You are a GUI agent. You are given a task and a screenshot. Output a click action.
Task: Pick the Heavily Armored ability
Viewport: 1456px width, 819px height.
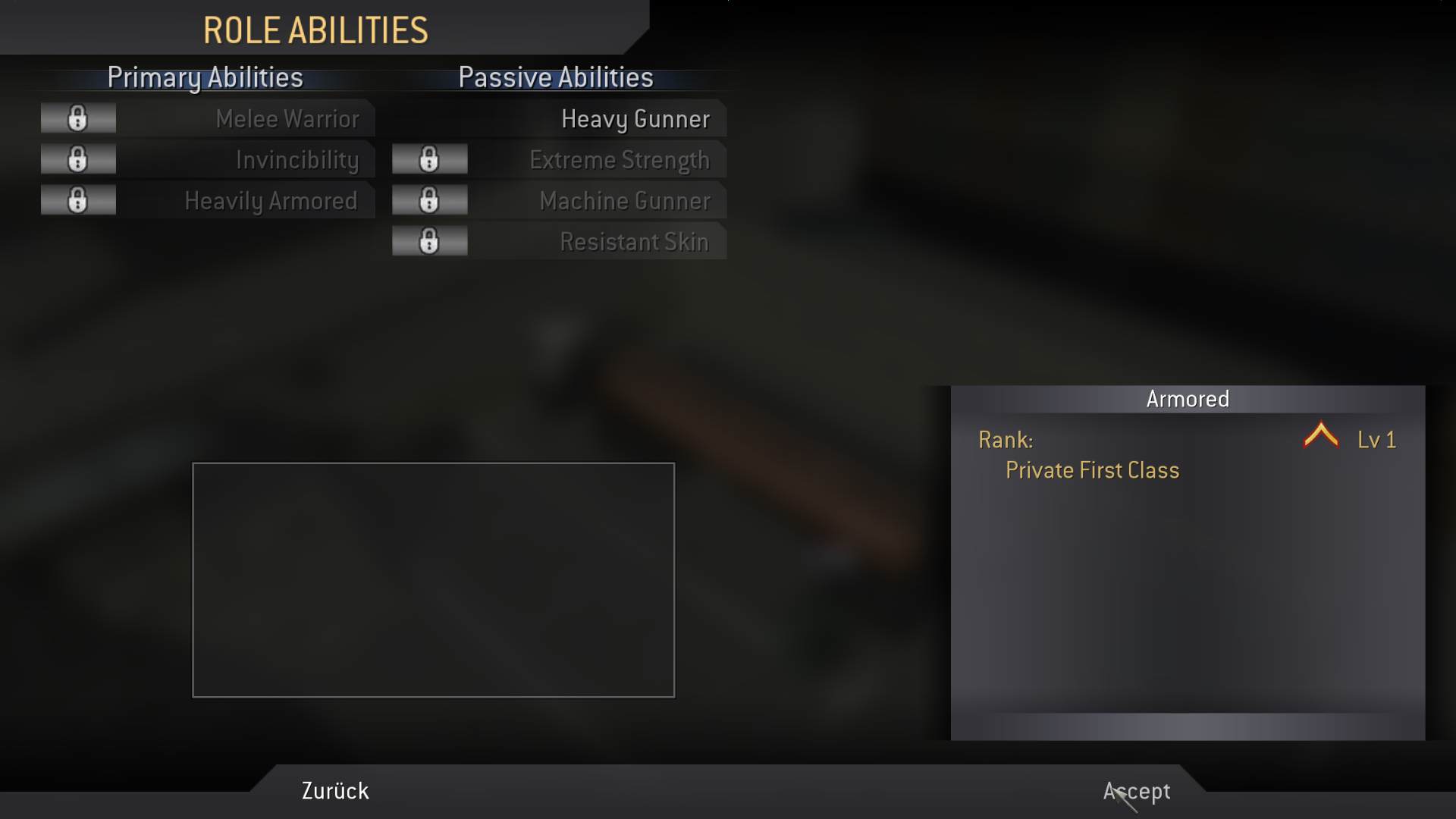(x=271, y=201)
